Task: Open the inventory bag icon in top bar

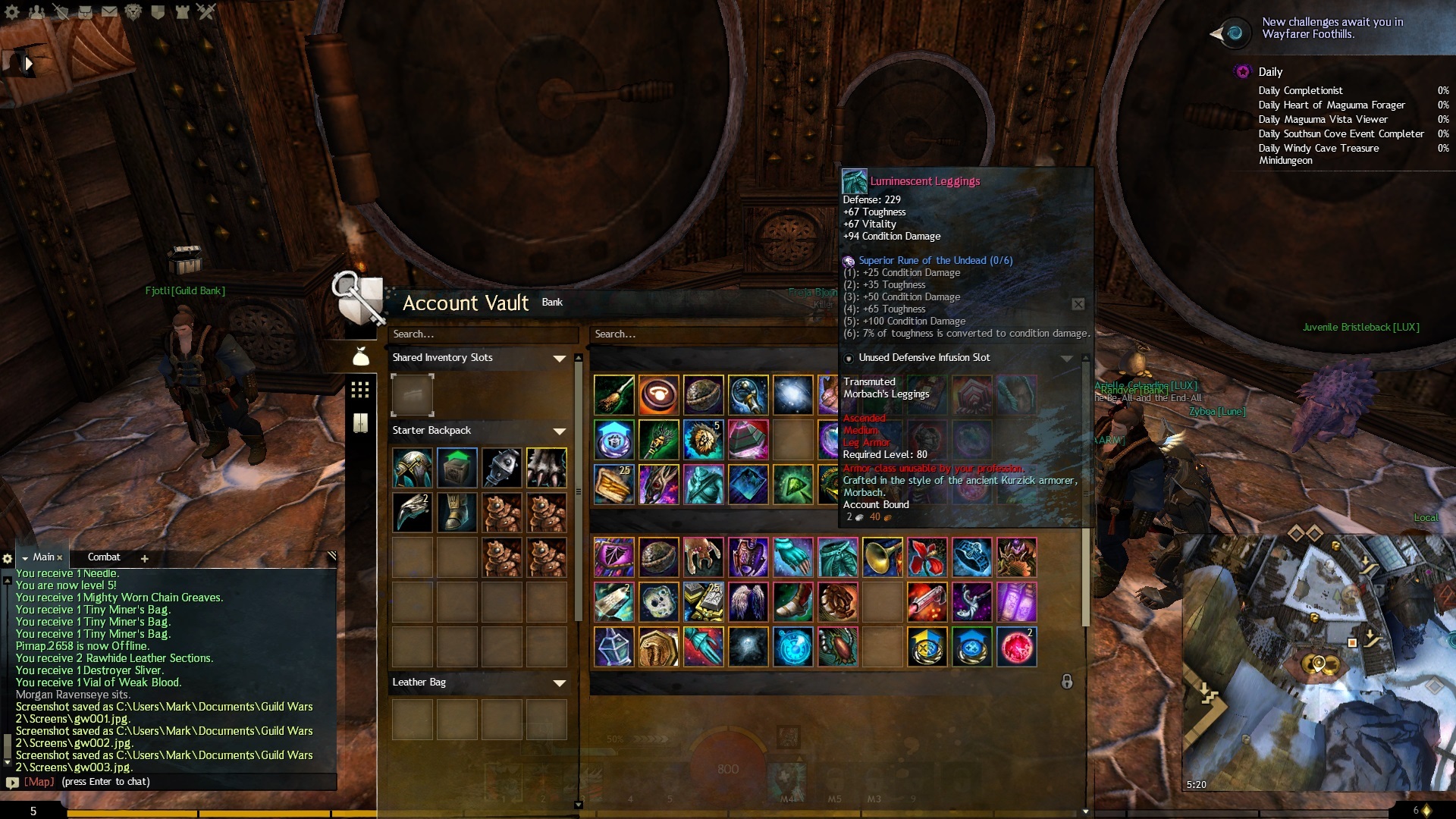Action: coord(85,12)
